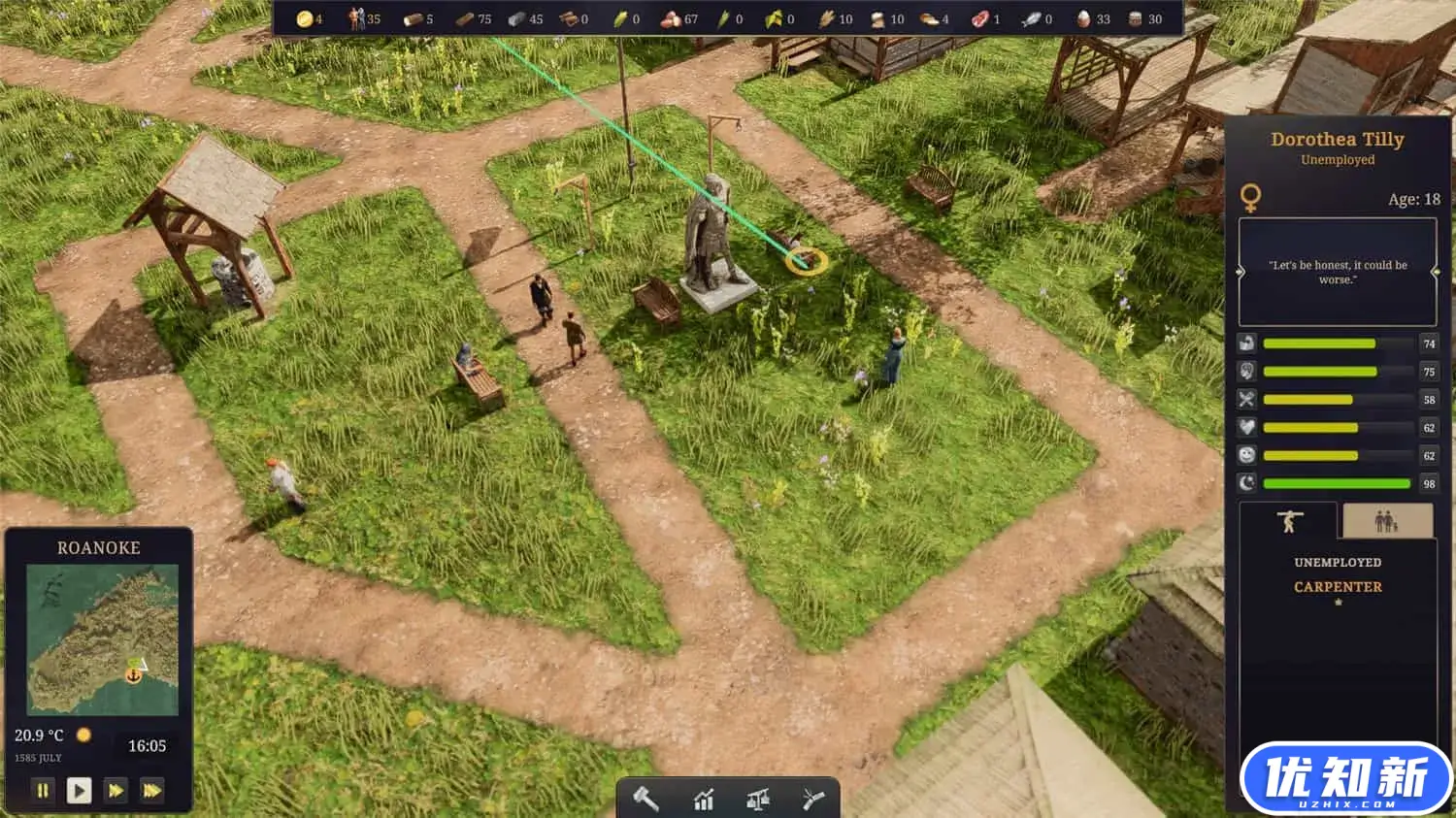Show the previous villager quote with left arrow

1240,273
